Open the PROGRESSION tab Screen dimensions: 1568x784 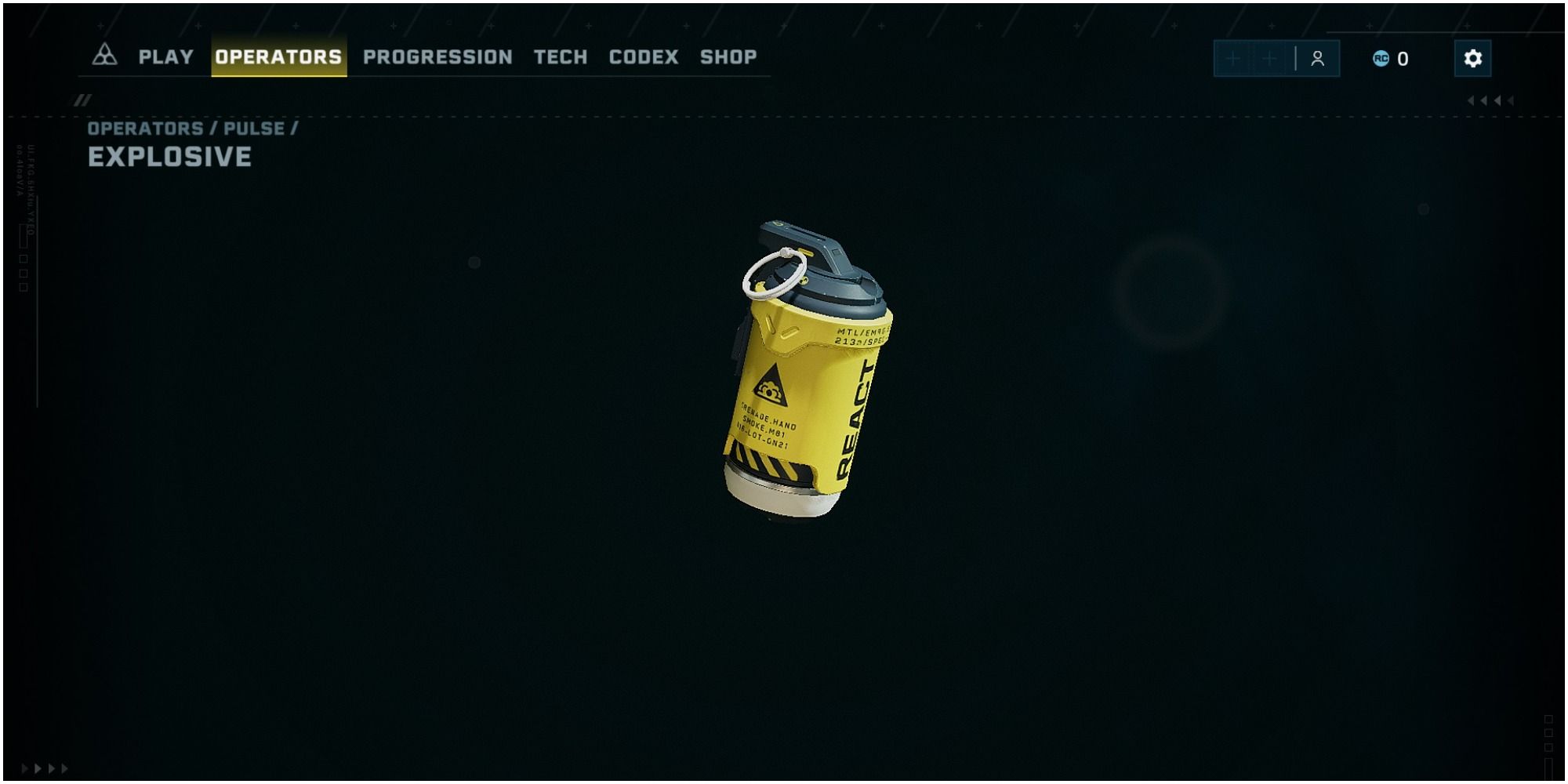tap(437, 56)
